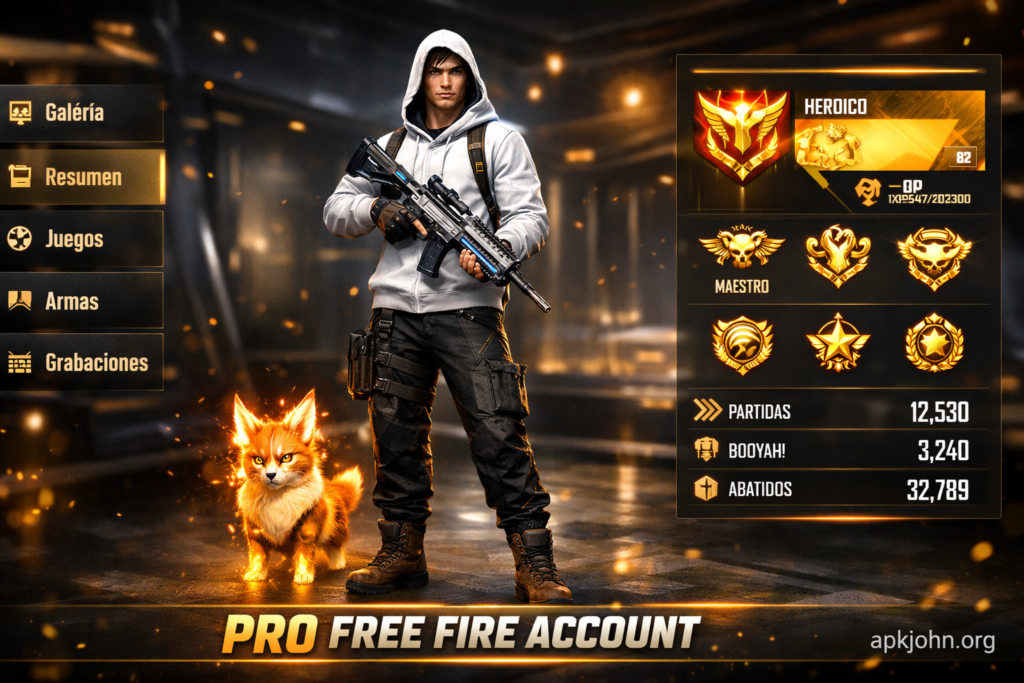Select the laurel wreath star medal
Viewport: 1024px width, 683px height.
point(934,344)
